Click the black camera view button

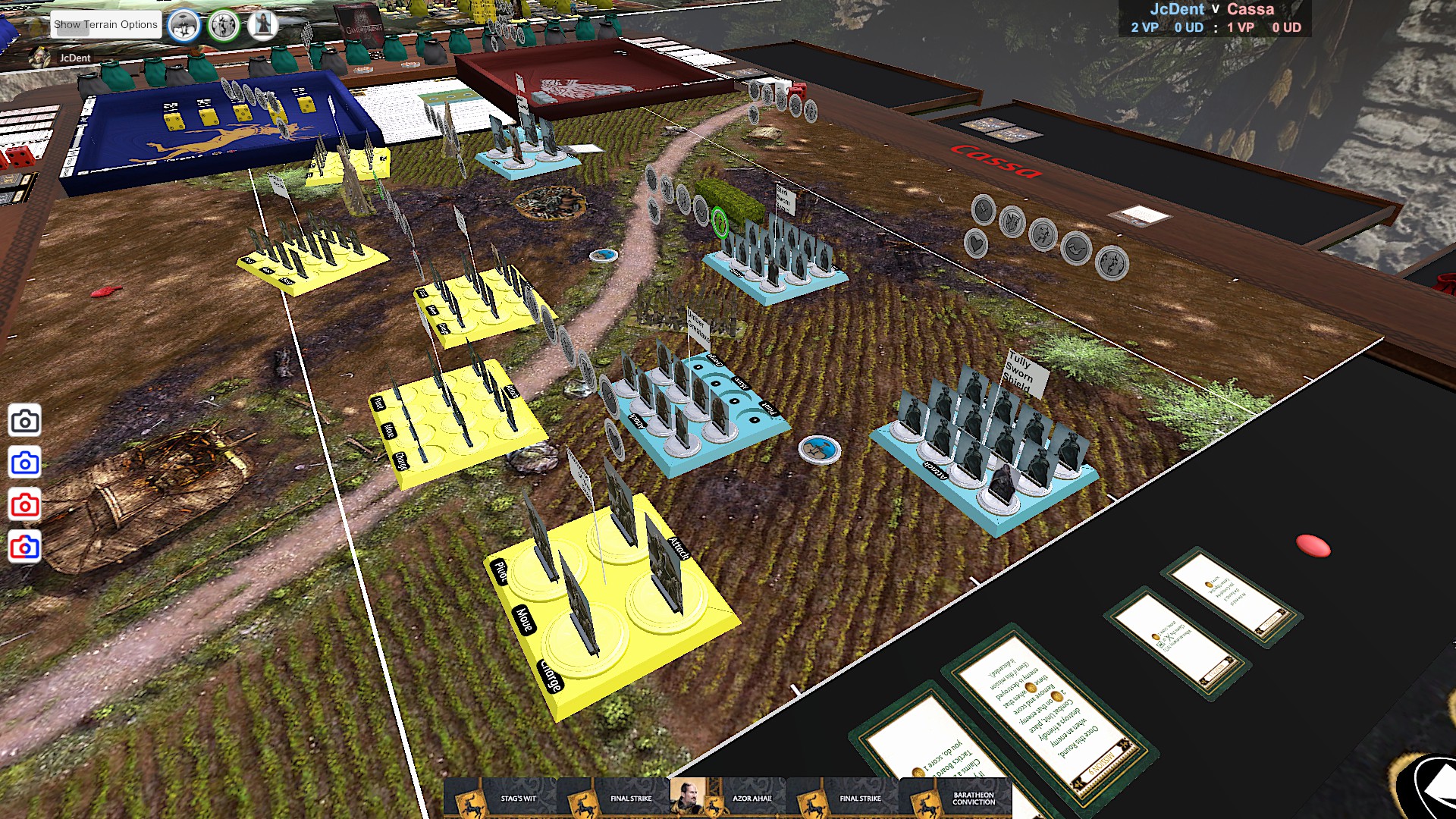[x=25, y=421]
